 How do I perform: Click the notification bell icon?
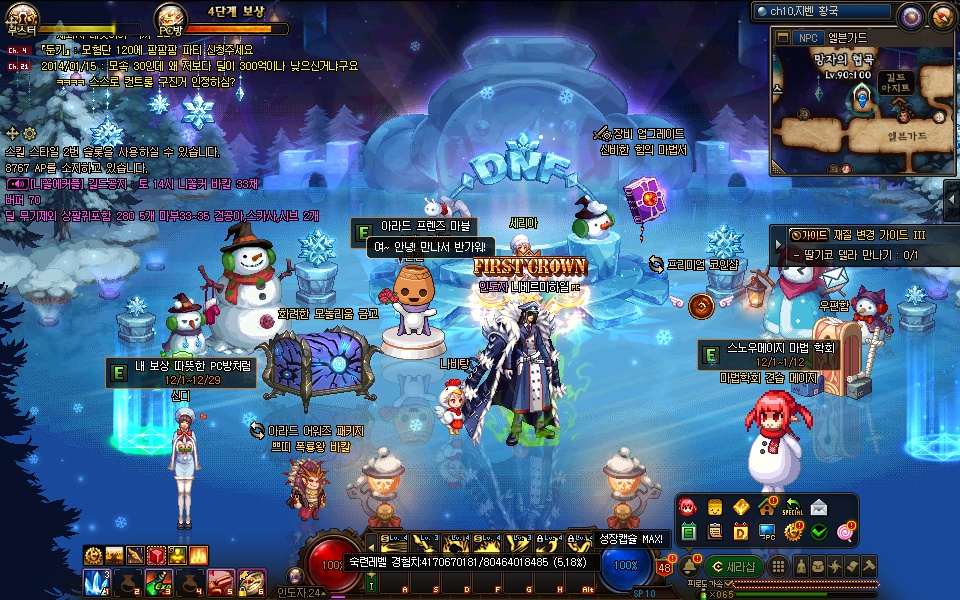pos(689,566)
